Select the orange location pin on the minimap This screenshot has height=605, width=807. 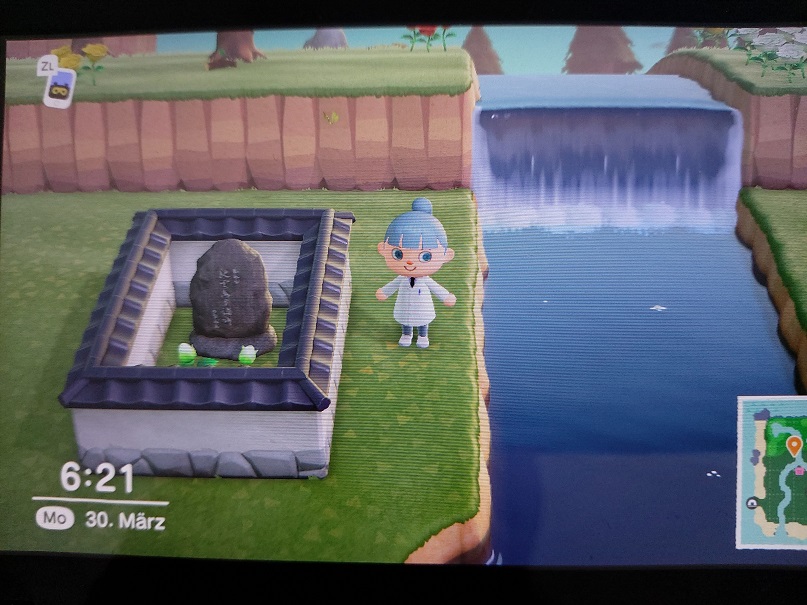[794, 445]
